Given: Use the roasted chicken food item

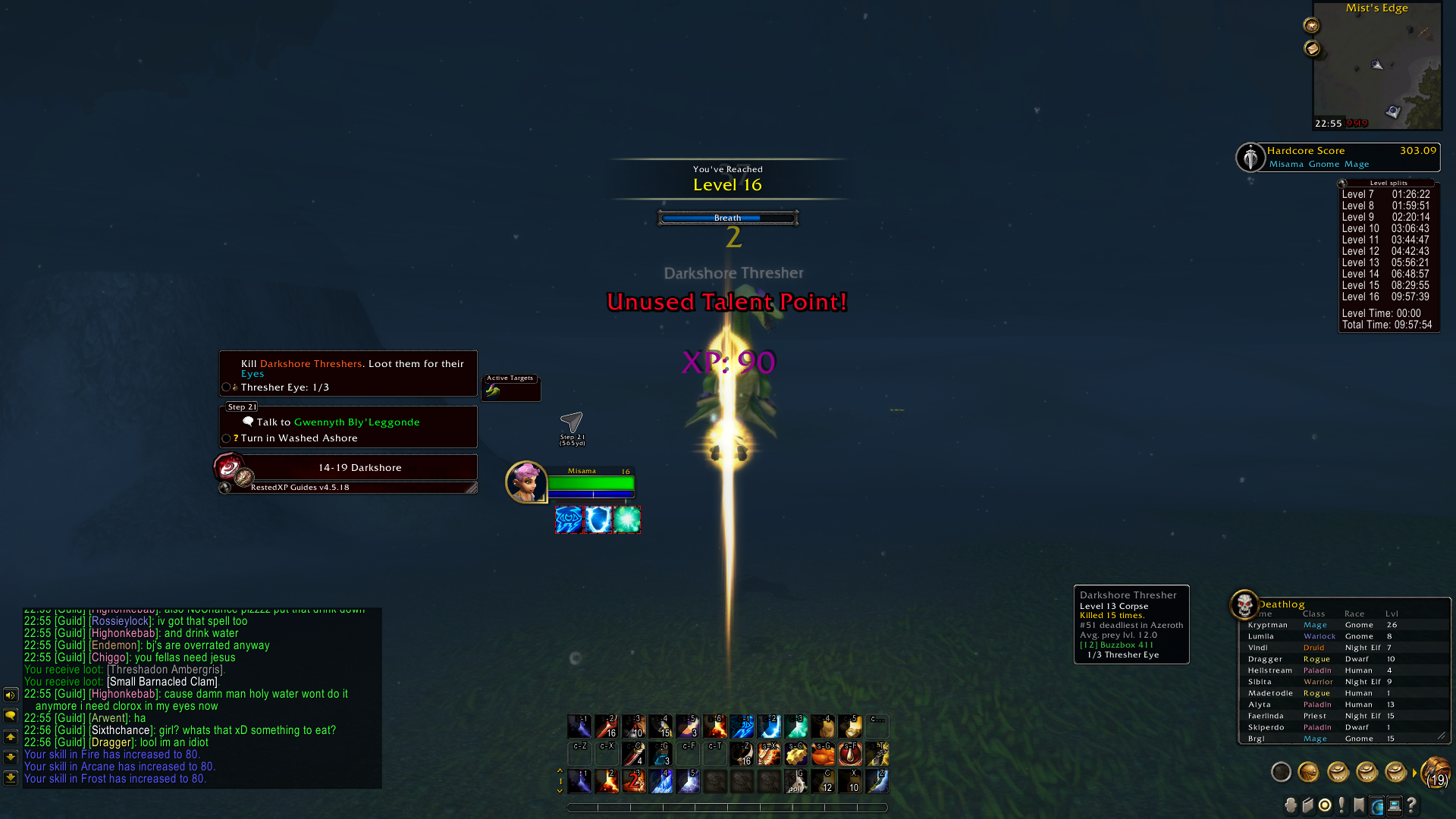Looking at the screenshot, I should coord(823,754).
